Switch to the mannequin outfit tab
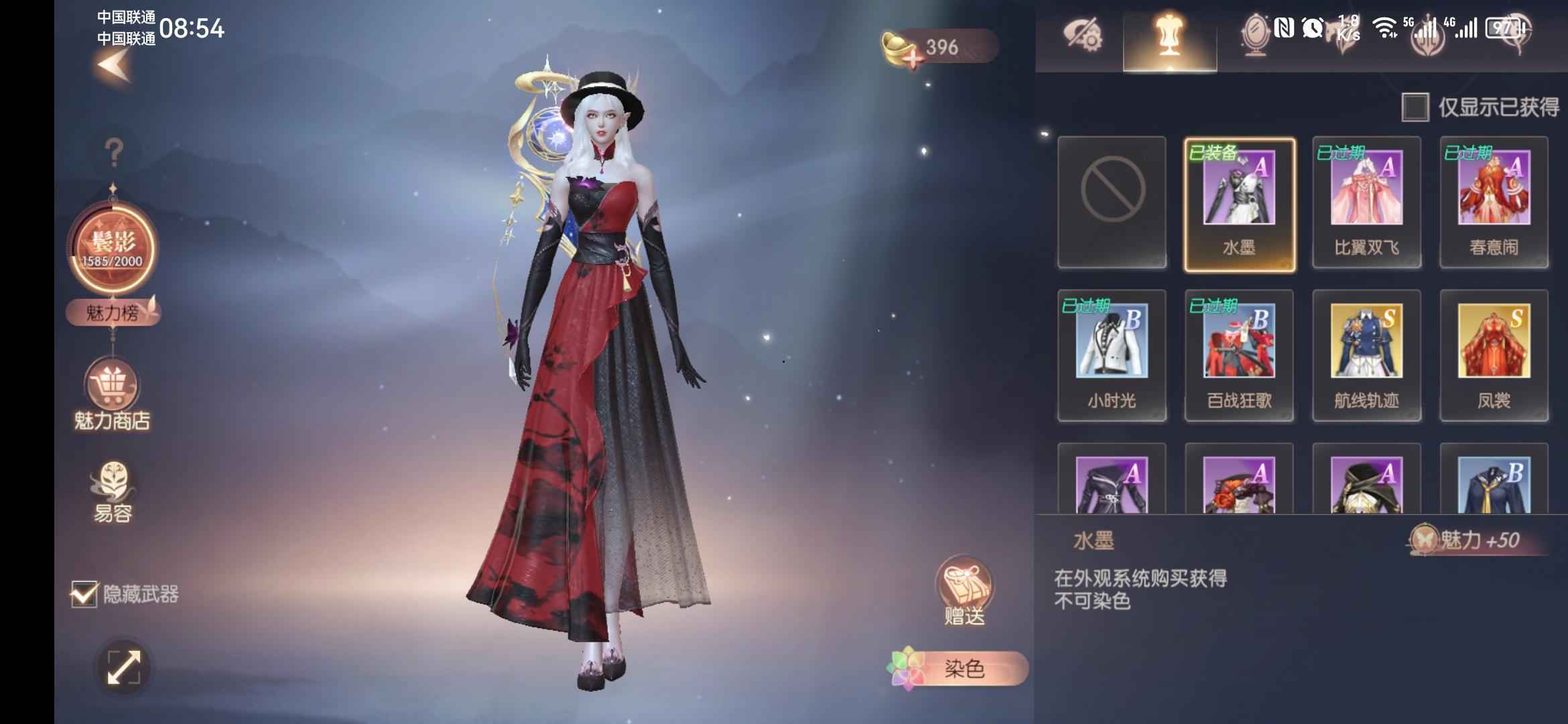Screen dimensions: 1568x724 tap(1169, 36)
